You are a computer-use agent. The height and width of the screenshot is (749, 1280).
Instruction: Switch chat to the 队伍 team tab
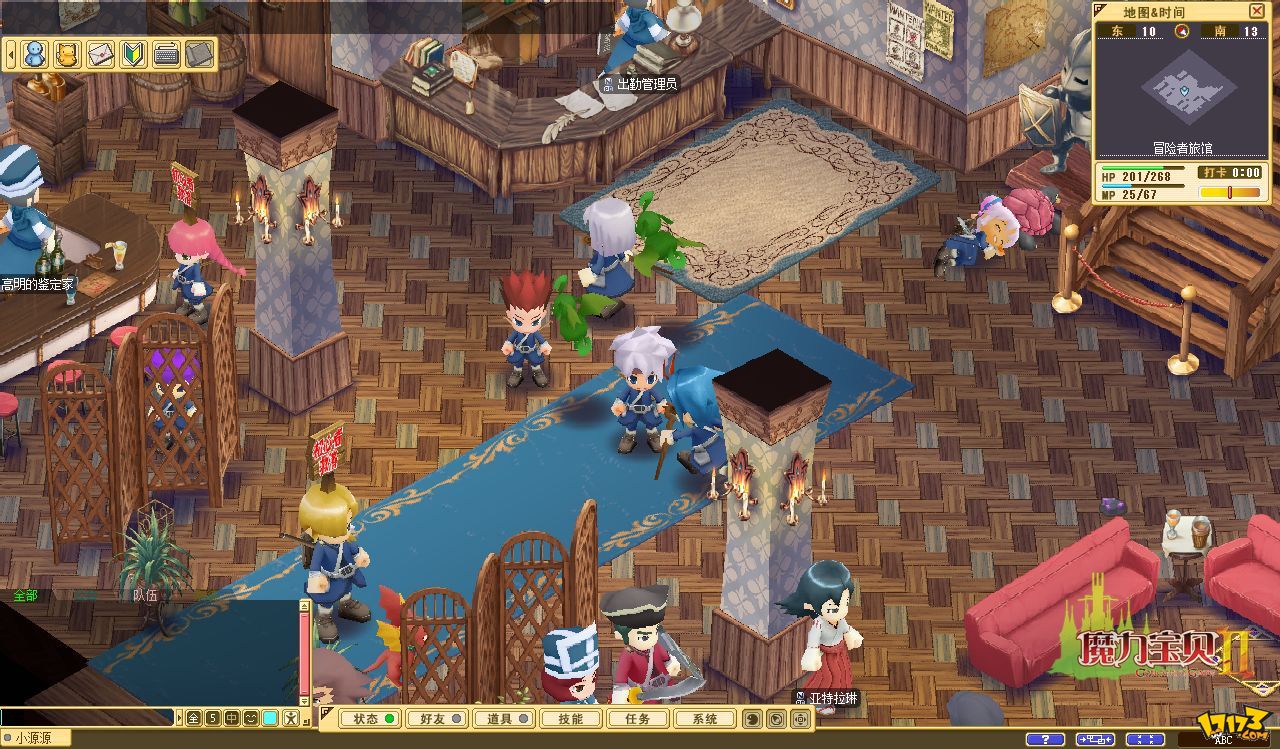[x=145, y=594]
